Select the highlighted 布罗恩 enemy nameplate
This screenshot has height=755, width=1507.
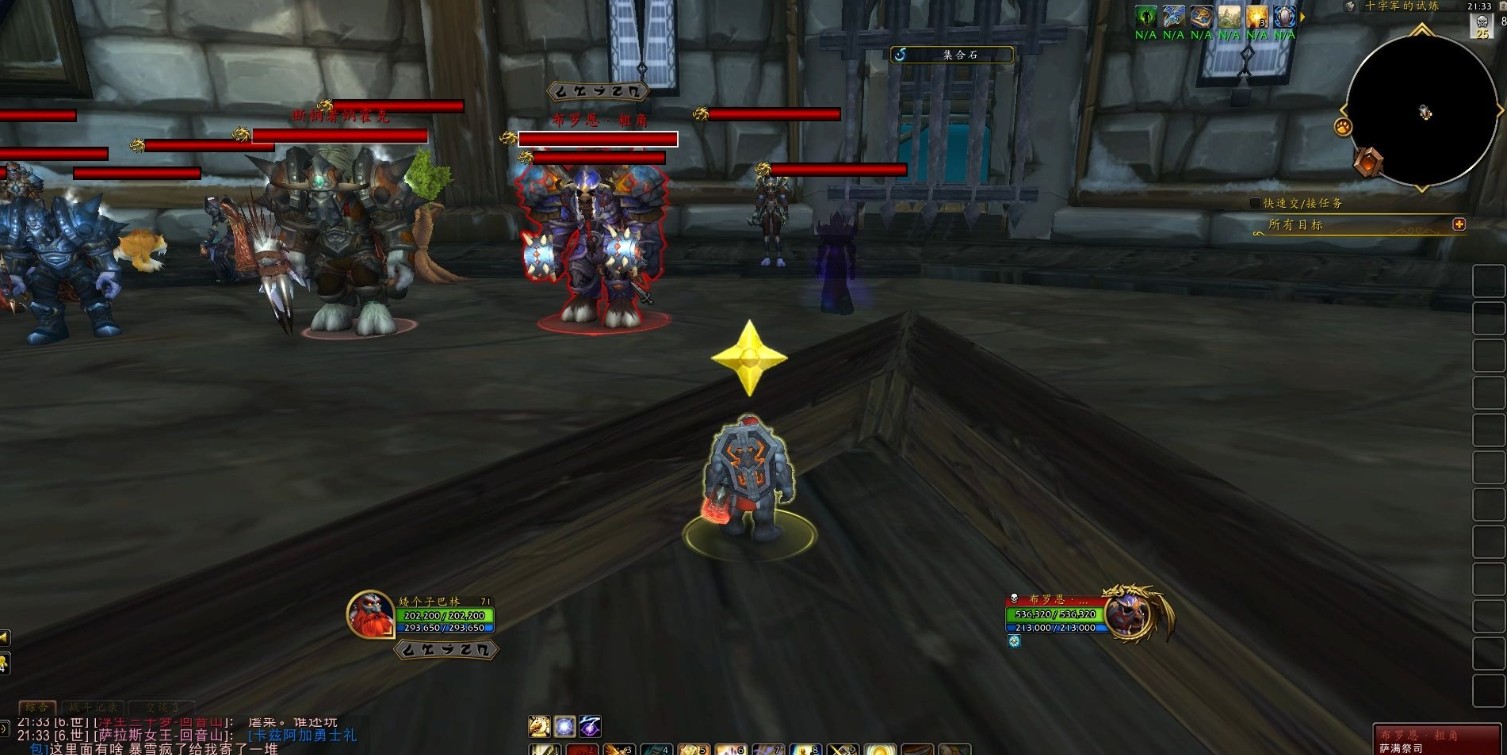(598, 139)
